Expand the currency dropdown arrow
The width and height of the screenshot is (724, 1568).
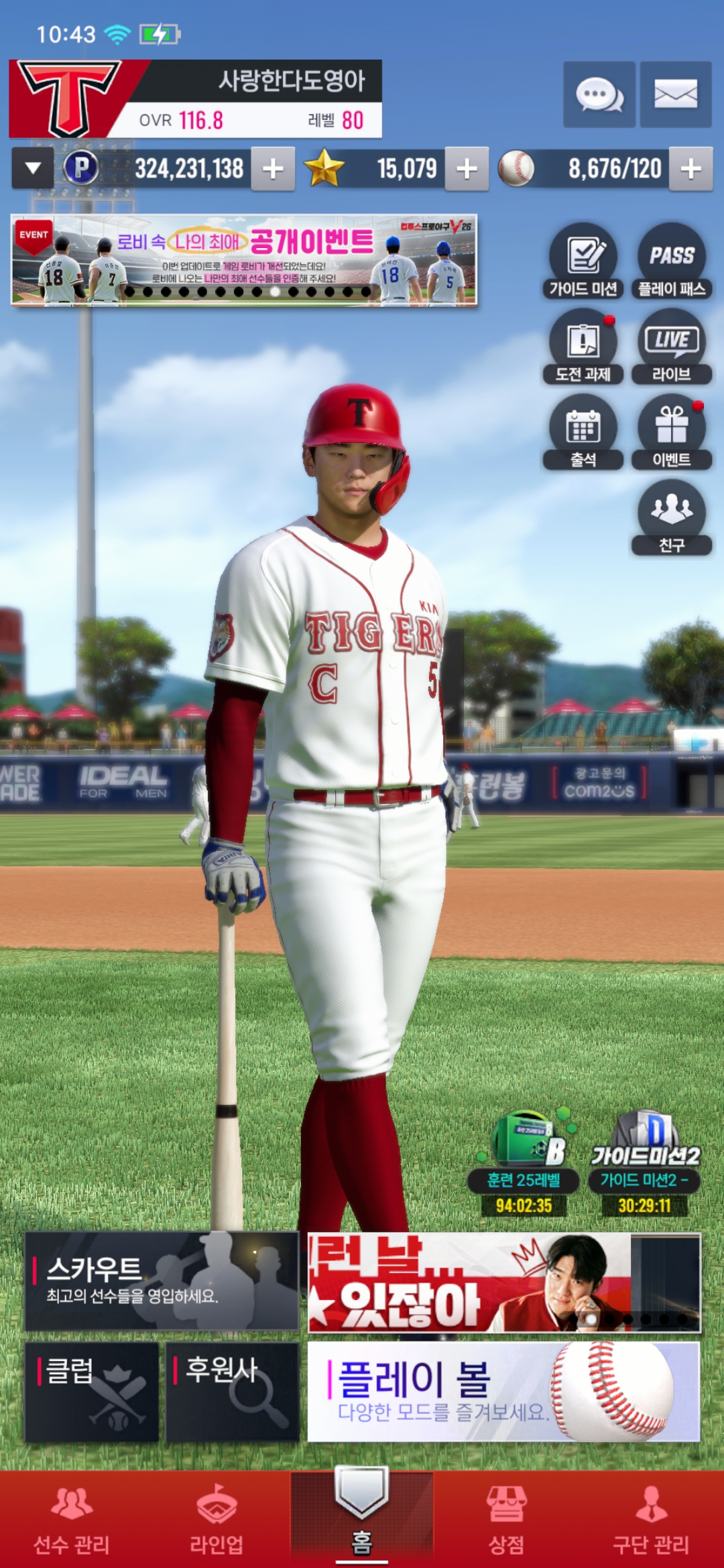coord(33,169)
